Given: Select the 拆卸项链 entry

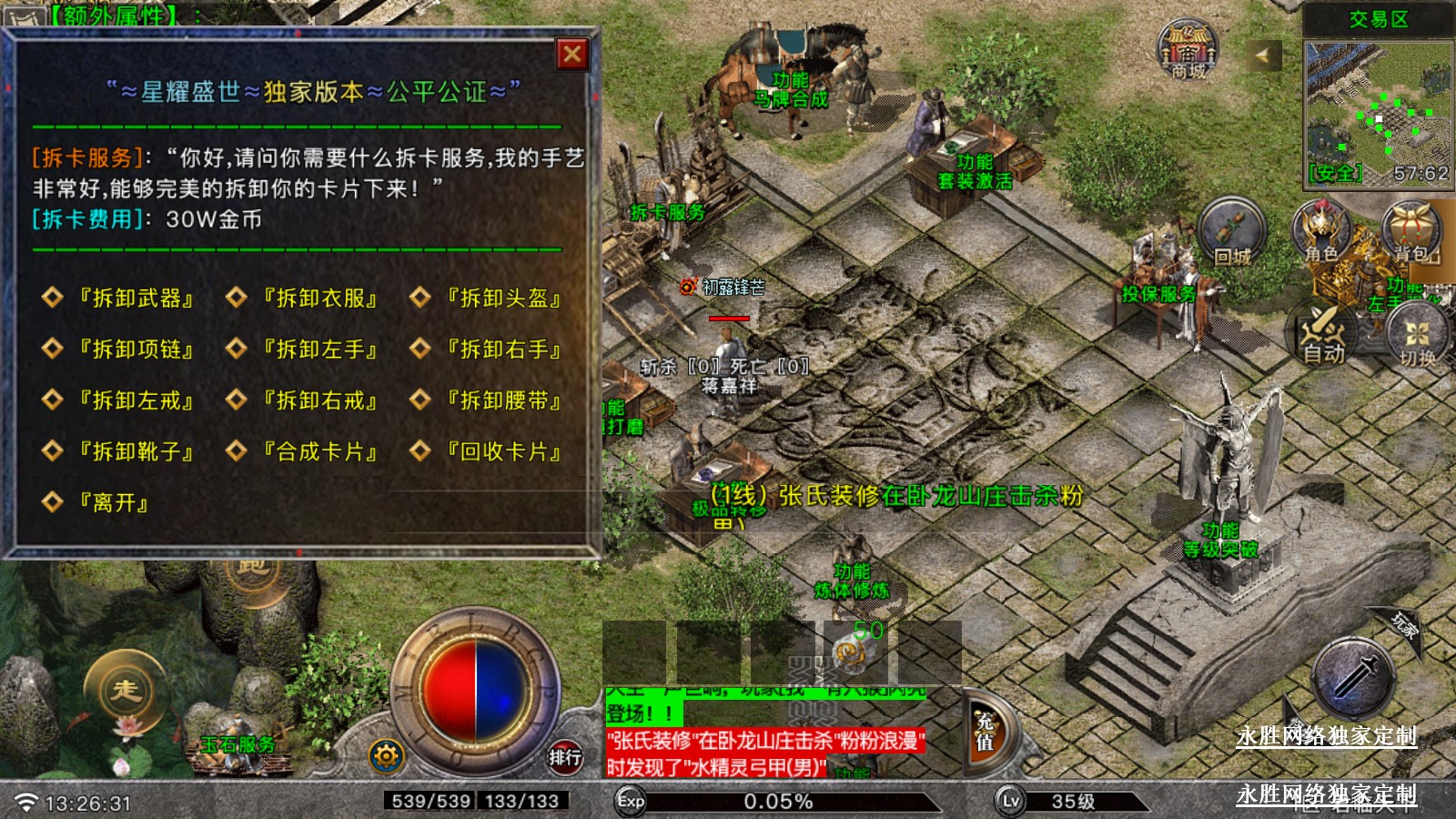Looking at the screenshot, I should pos(136,349).
